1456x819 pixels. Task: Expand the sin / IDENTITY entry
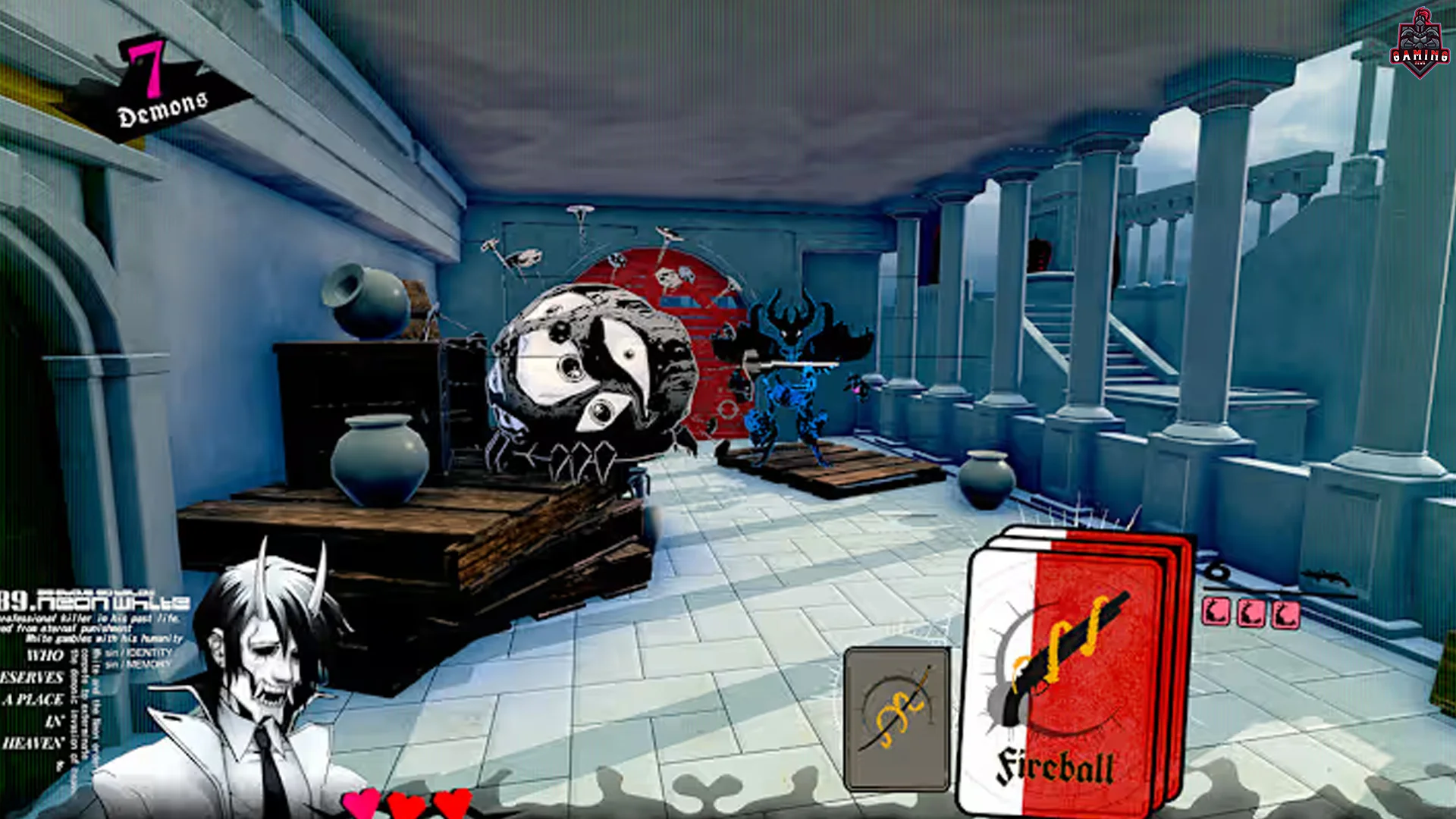tap(136, 654)
